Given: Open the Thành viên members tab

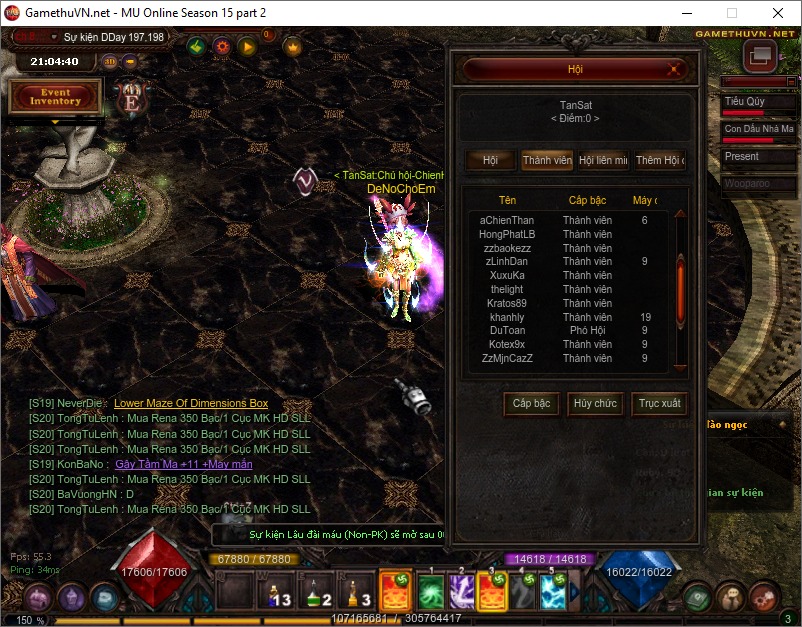Looking at the screenshot, I should point(547,160).
